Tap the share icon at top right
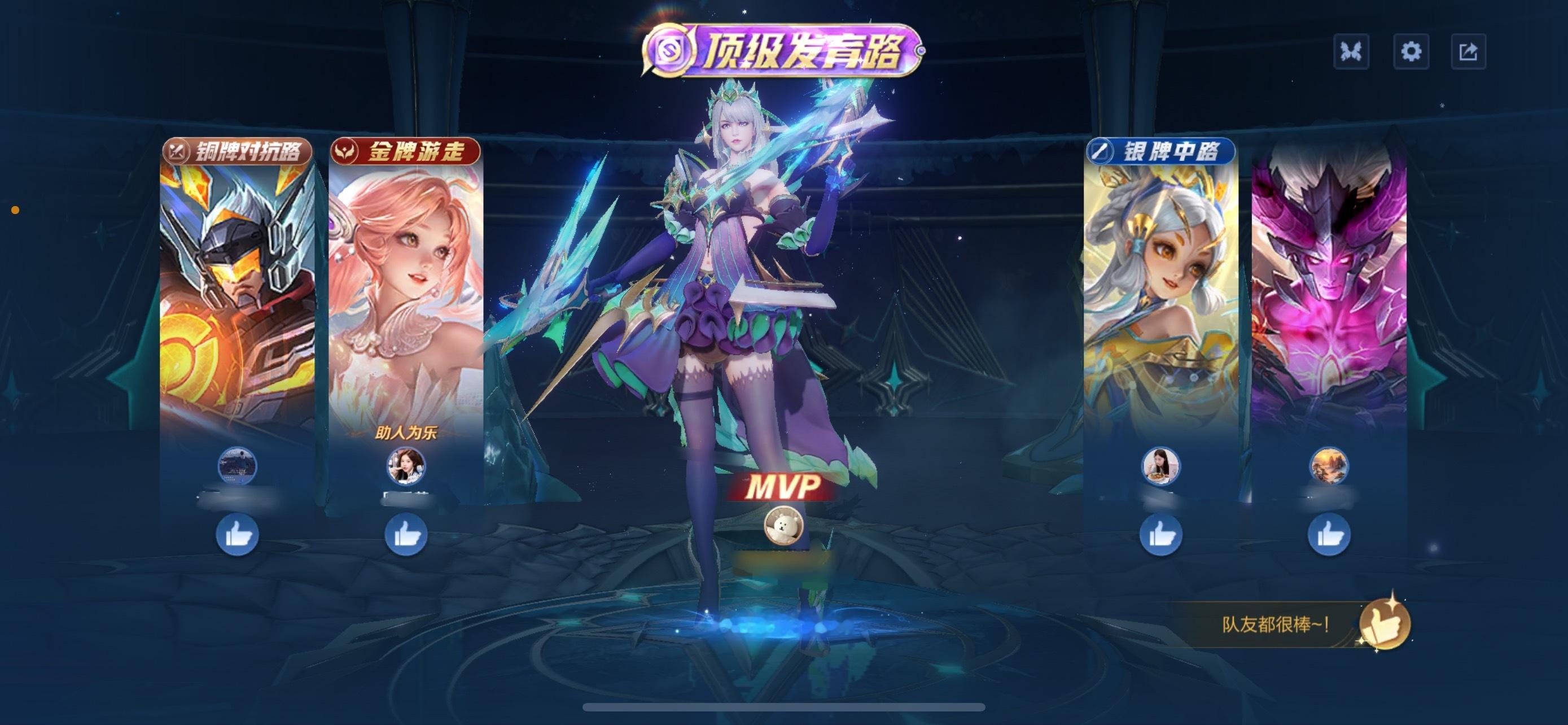The width and height of the screenshot is (1568, 725). 1470,52
